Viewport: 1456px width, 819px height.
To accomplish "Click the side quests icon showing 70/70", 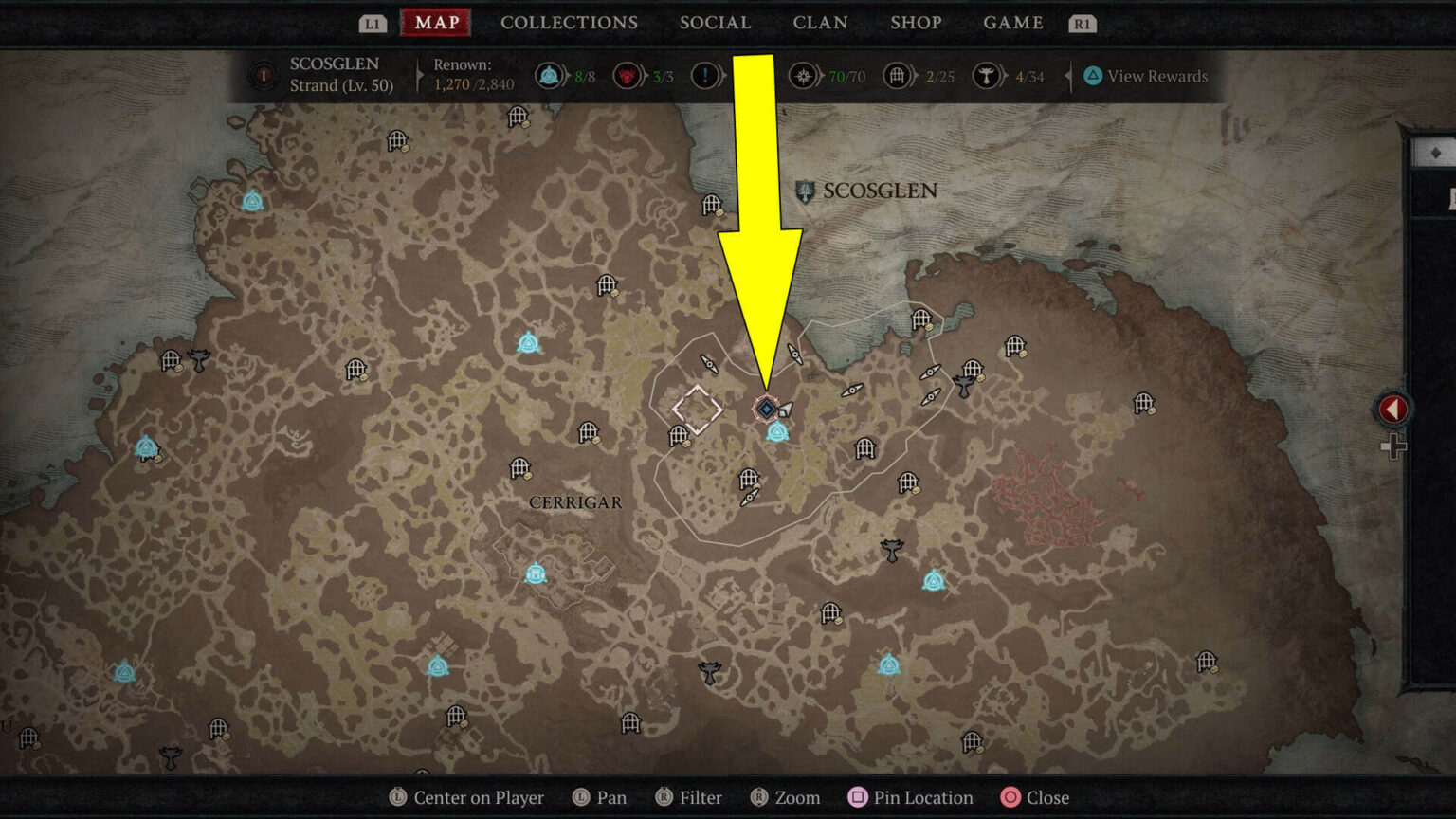I will point(804,76).
